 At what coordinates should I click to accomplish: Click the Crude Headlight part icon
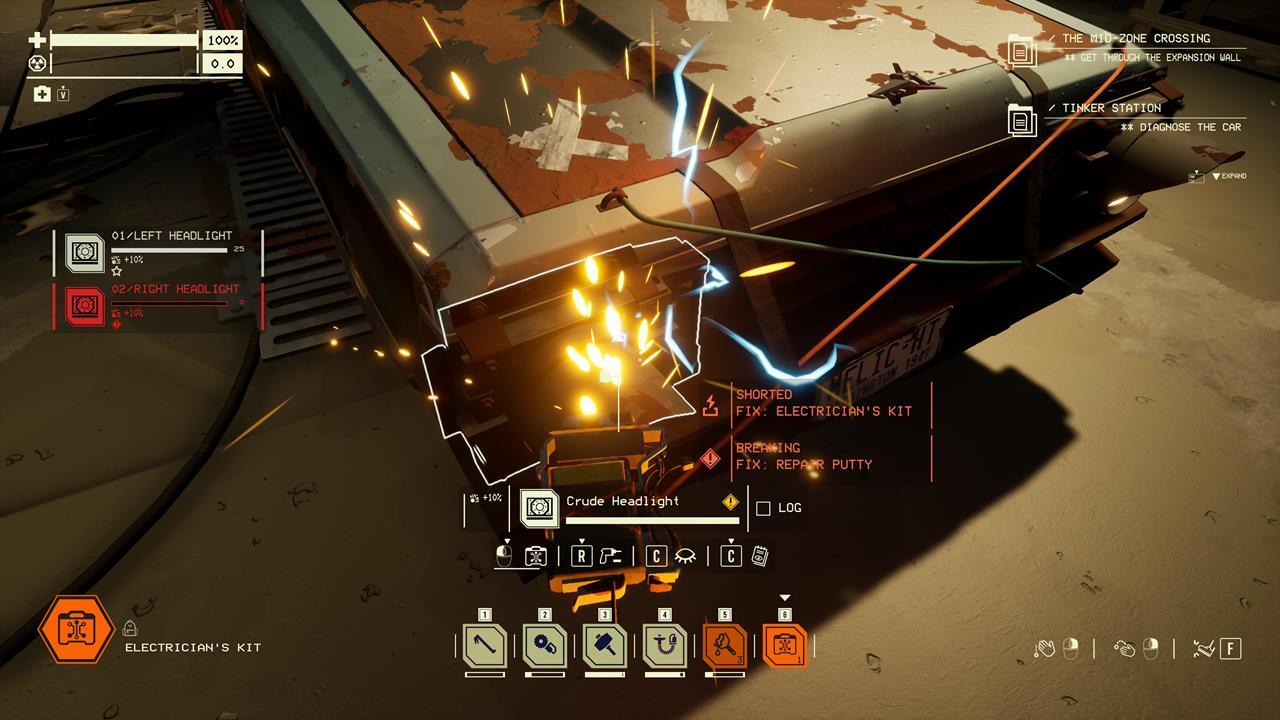pos(540,508)
